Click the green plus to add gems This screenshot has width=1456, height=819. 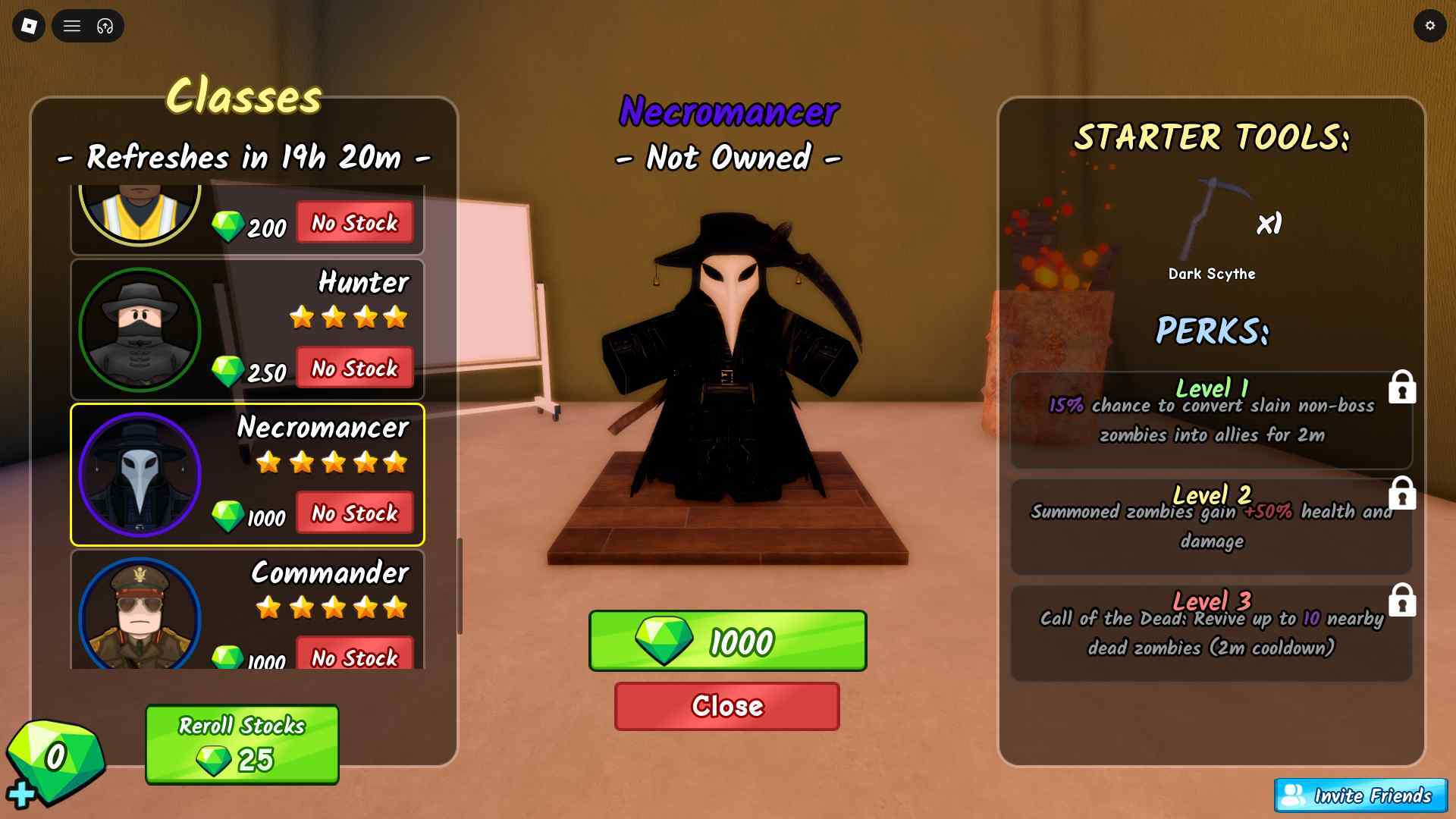[21, 795]
